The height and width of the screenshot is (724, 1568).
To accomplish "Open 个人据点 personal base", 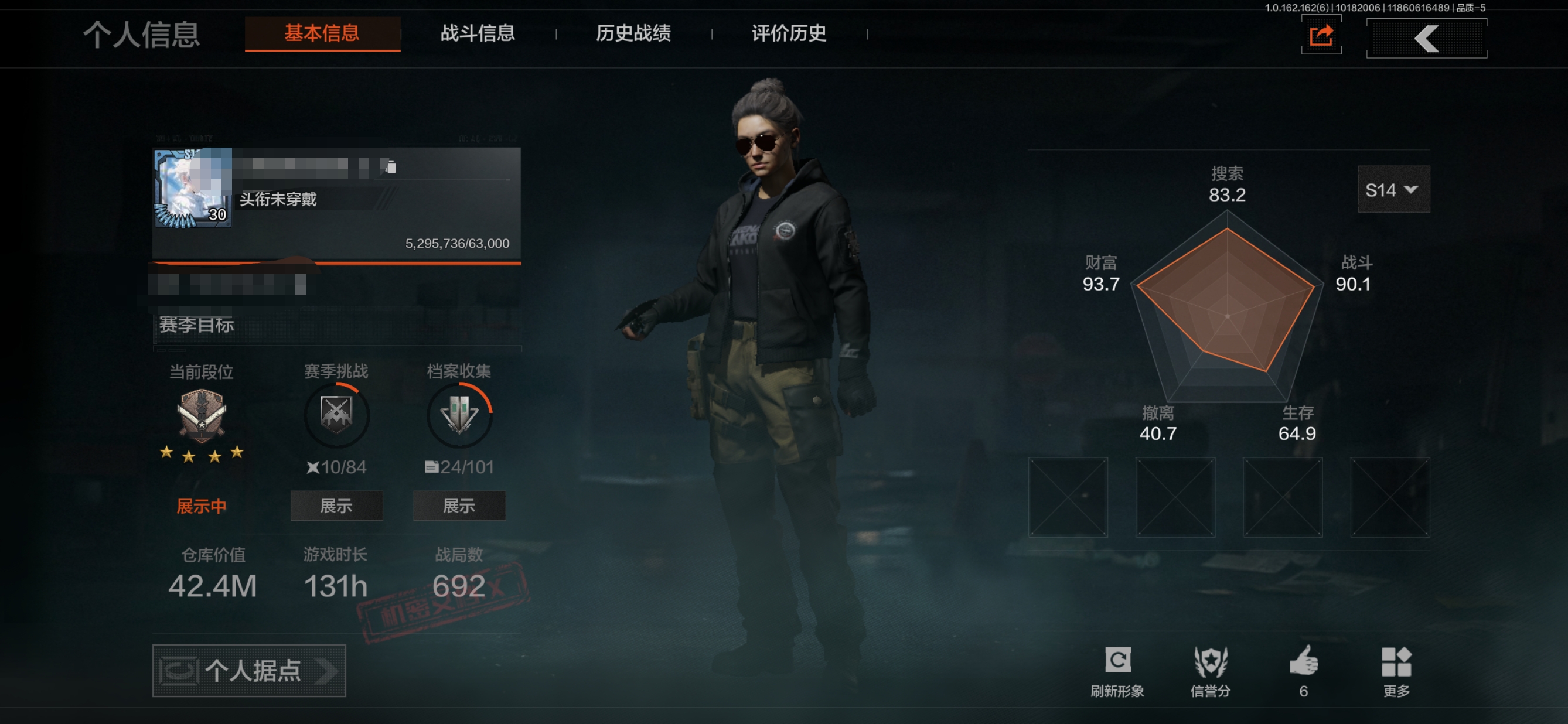I will (249, 671).
